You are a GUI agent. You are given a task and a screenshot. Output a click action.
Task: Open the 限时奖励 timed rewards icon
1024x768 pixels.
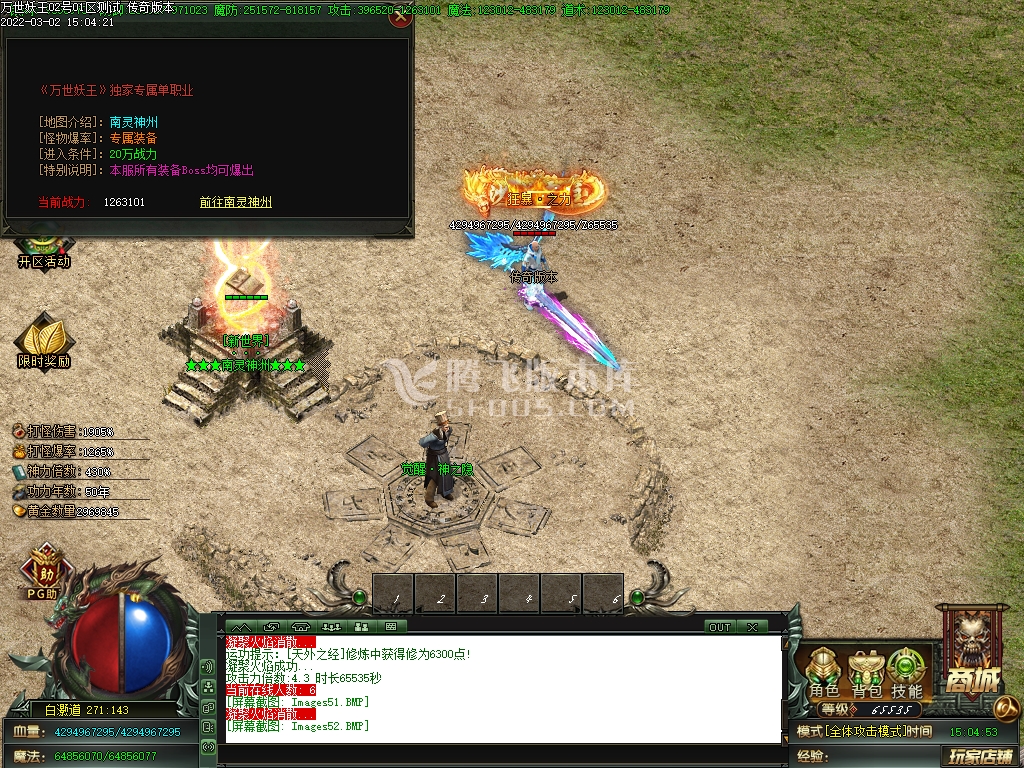[x=44, y=342]
